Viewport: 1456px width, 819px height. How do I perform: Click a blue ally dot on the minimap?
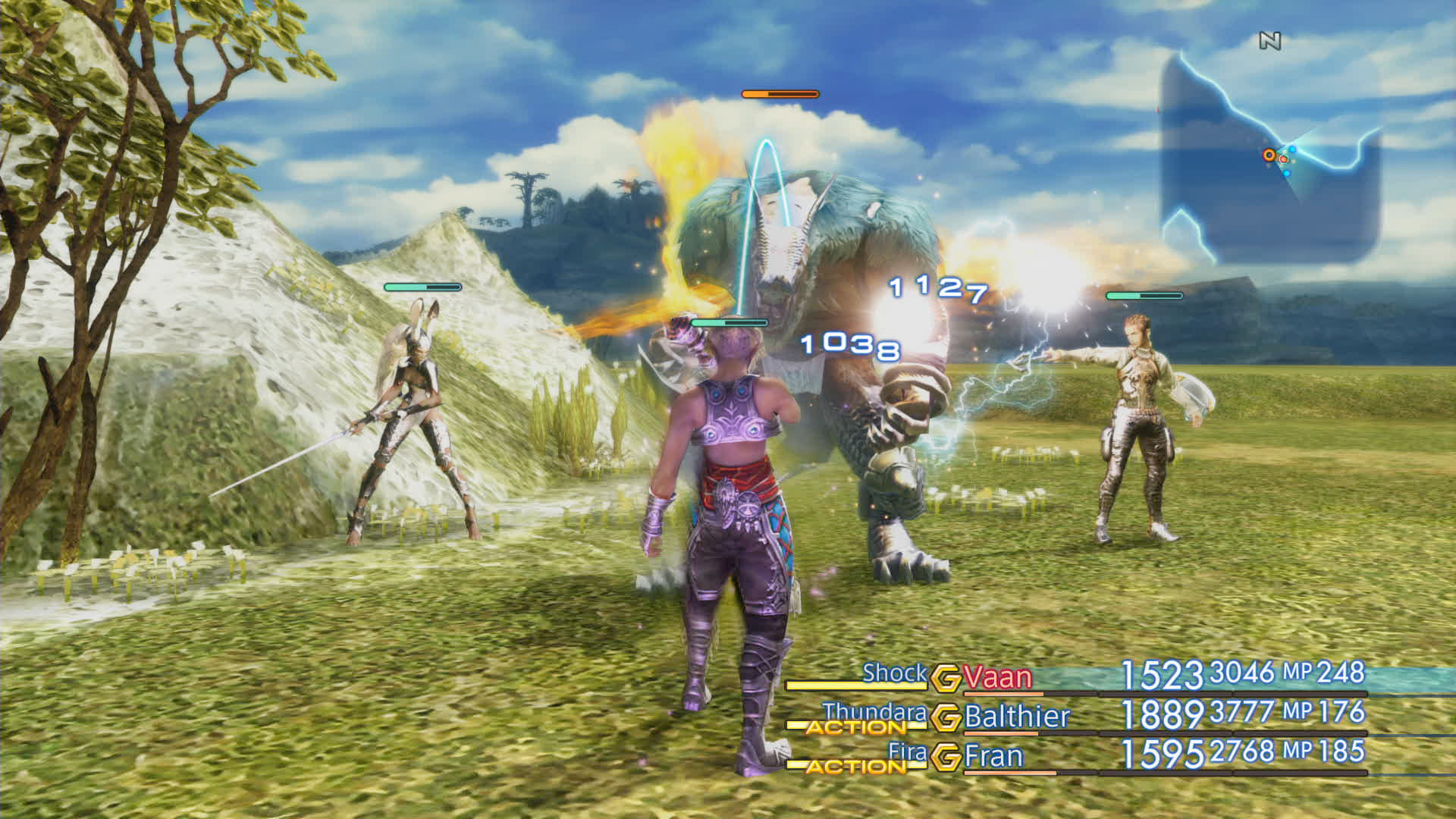click(1293, 149)
